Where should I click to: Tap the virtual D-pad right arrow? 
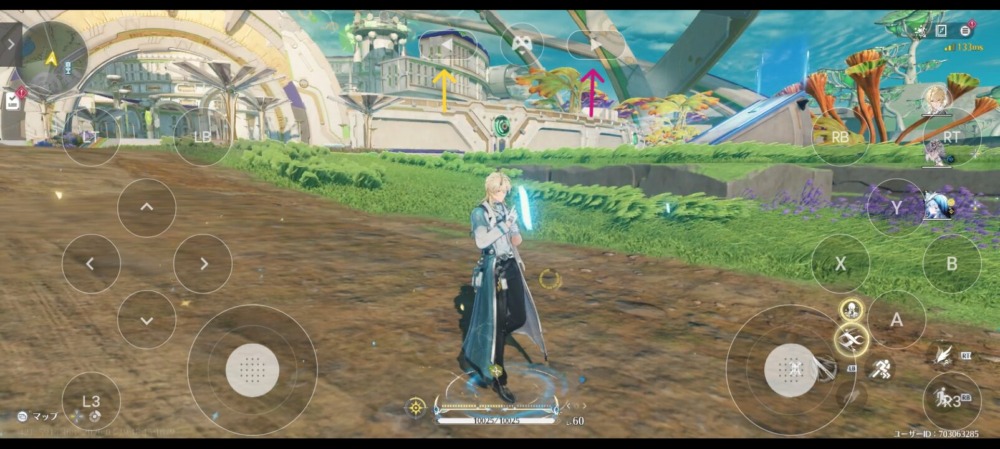point(203,264)
